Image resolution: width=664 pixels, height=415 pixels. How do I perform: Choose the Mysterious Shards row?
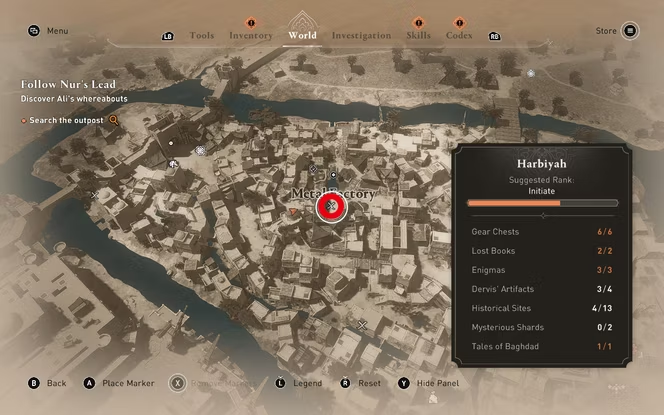click(543, 327)
